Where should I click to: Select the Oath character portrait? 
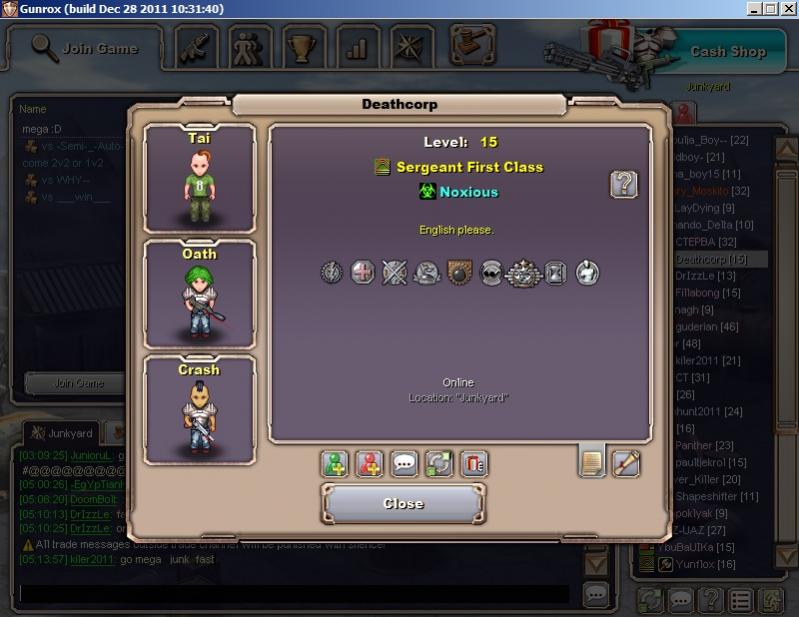tap(200, 294)
